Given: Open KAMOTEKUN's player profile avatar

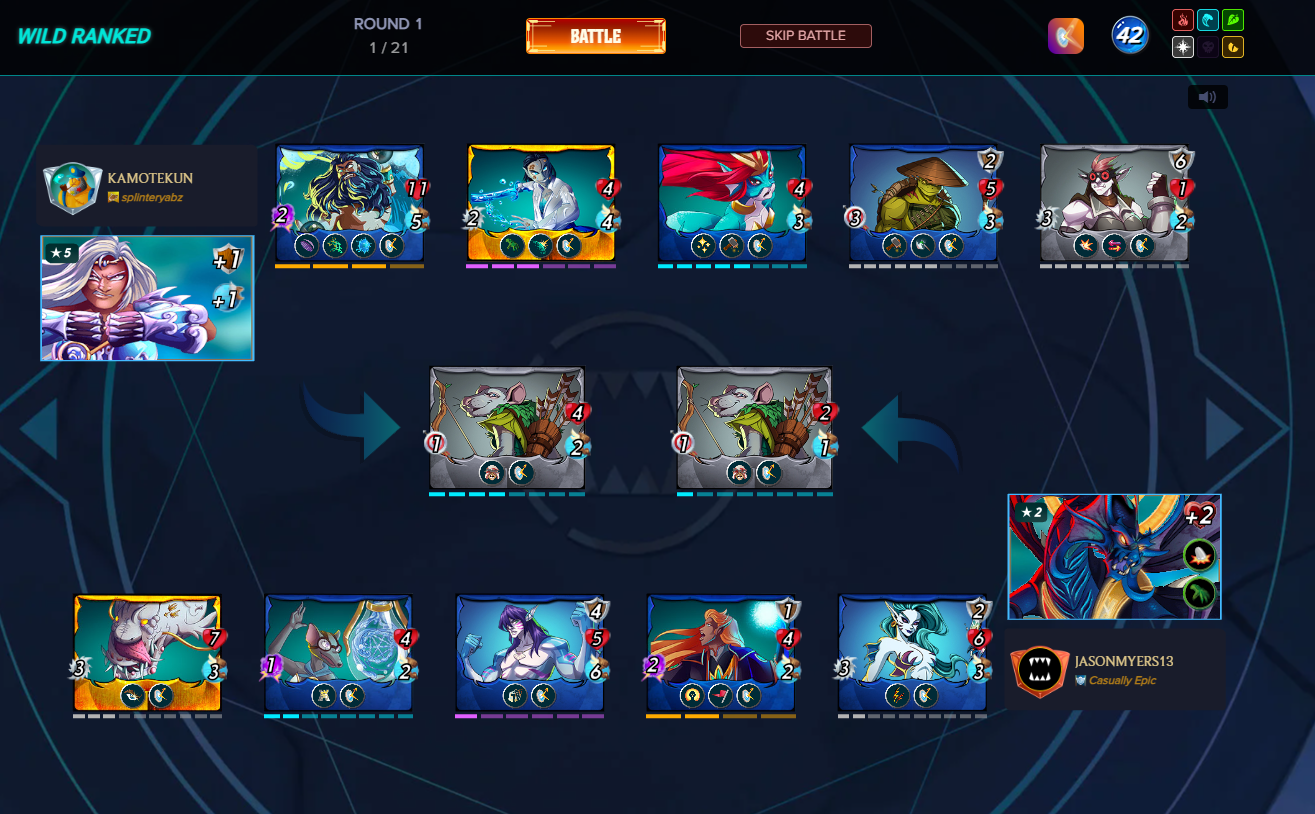Looking at the screenshot, I should coord(73,187).
